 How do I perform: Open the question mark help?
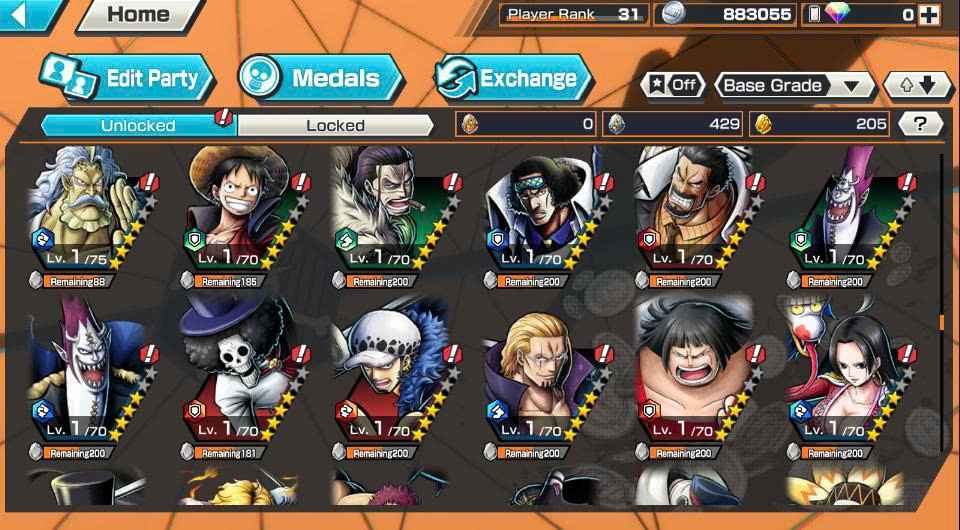pos(920,124)
